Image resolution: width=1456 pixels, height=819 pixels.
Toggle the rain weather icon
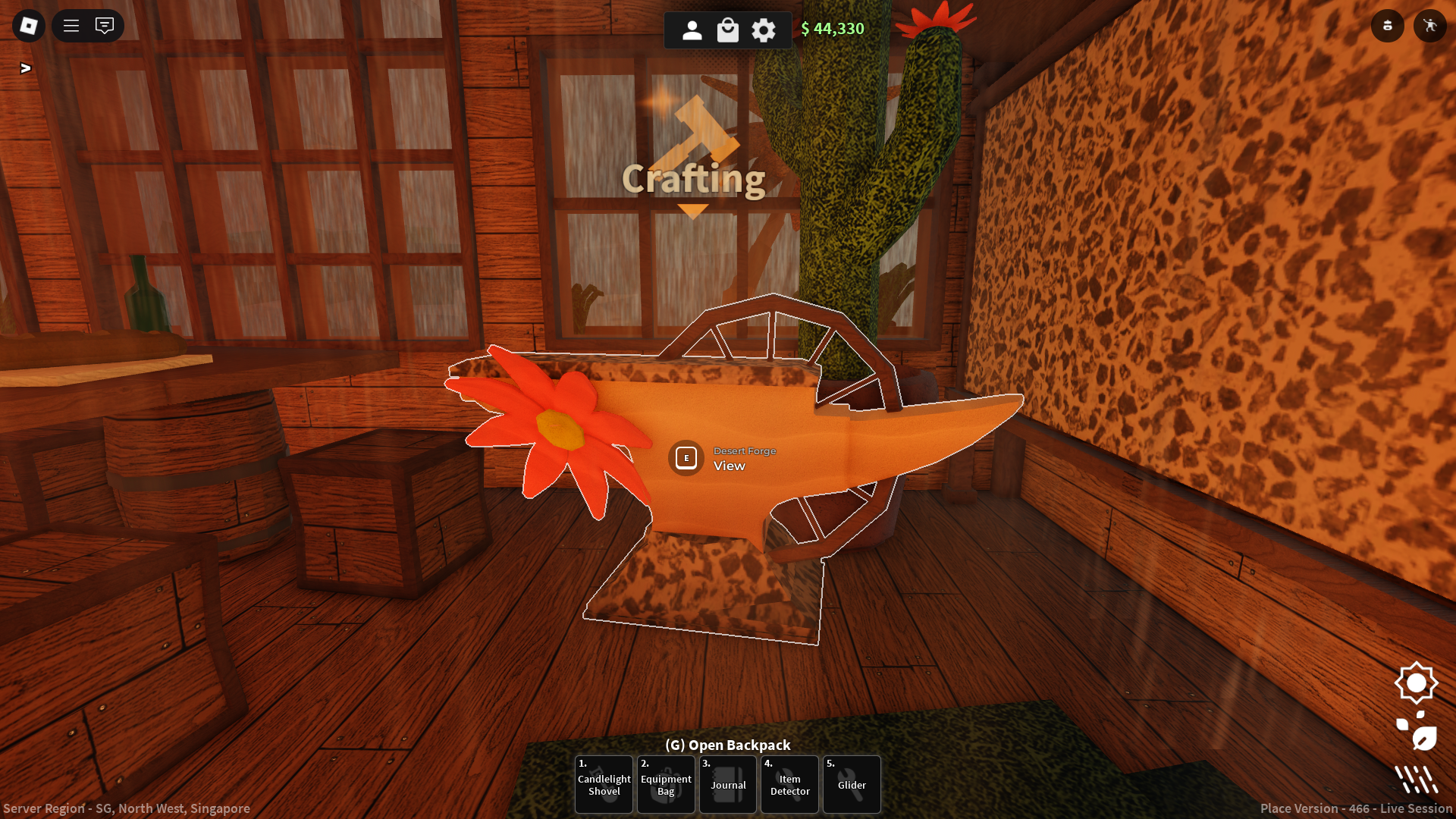coord(1416,779)
